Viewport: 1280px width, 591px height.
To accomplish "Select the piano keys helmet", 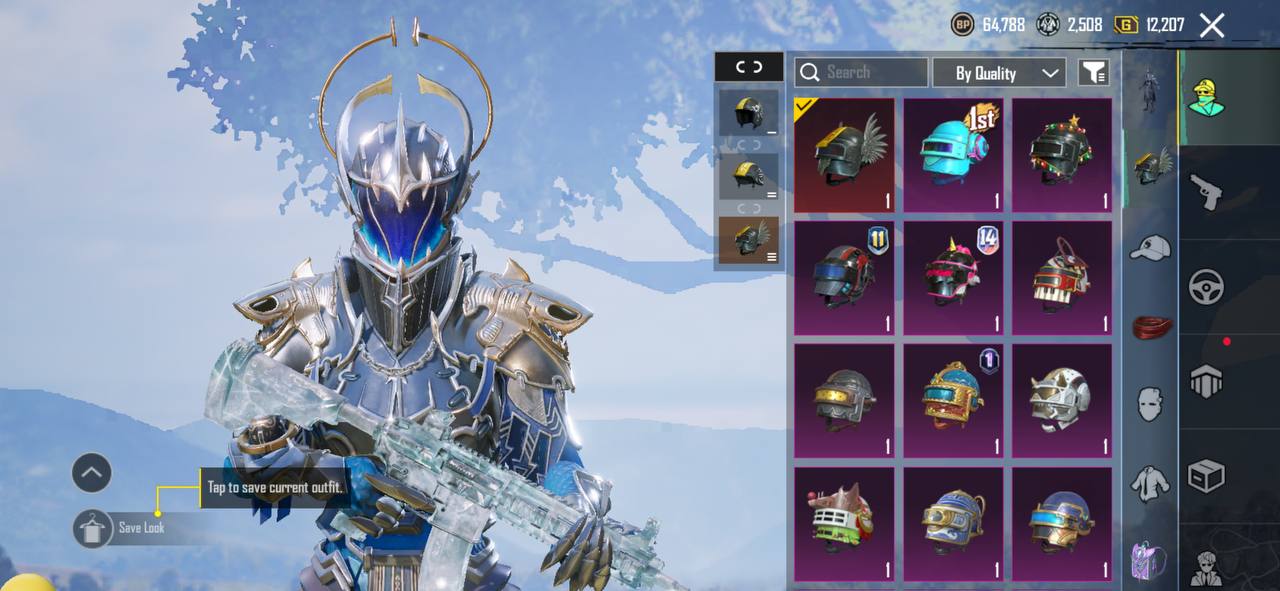I will pos(1061,277).
